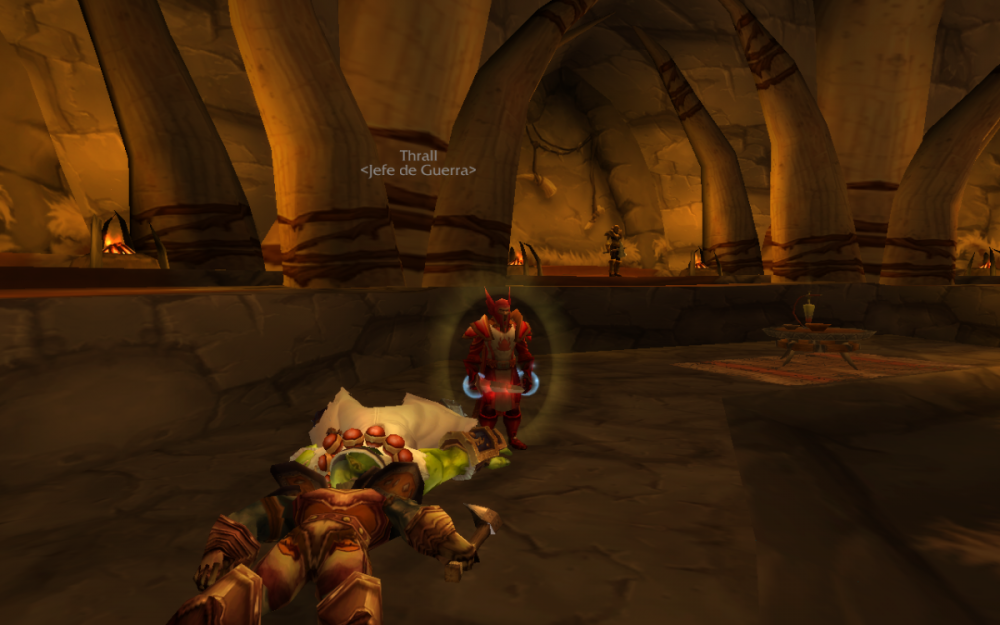Select the Thrall name label
Image resolution: width=1000 pixels, height=625 pixels.
[x=418, y=156]
